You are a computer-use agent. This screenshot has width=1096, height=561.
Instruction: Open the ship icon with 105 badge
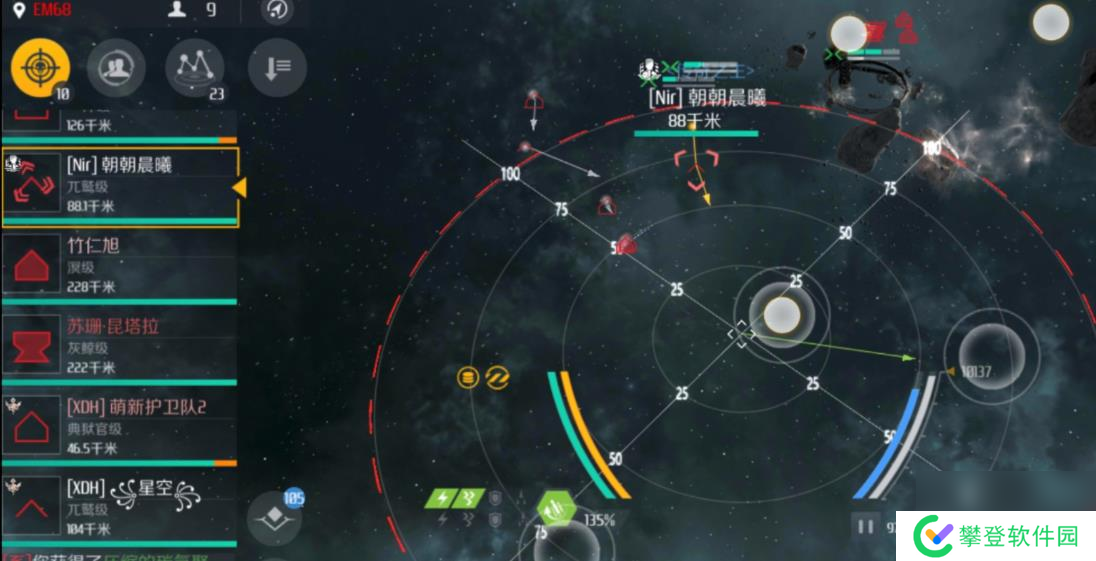click(x=274, y=518)
